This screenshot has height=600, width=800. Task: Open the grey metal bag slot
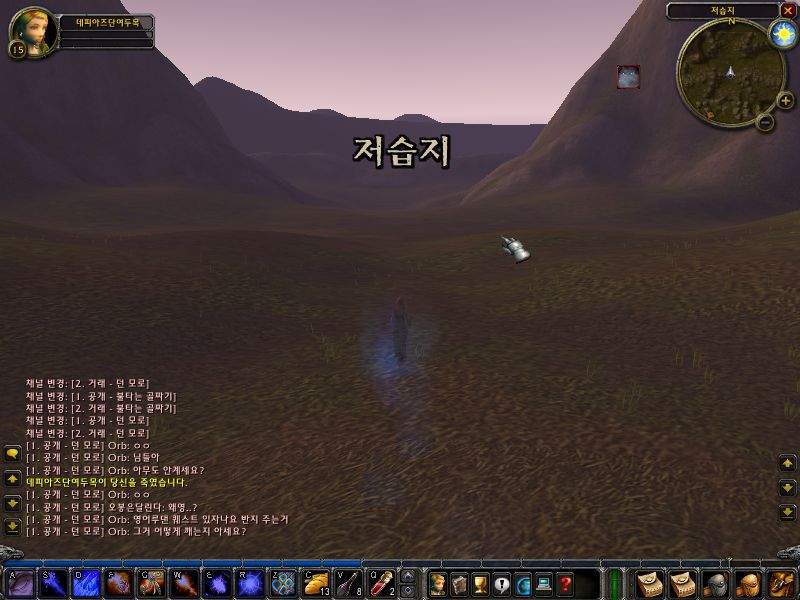714,583
